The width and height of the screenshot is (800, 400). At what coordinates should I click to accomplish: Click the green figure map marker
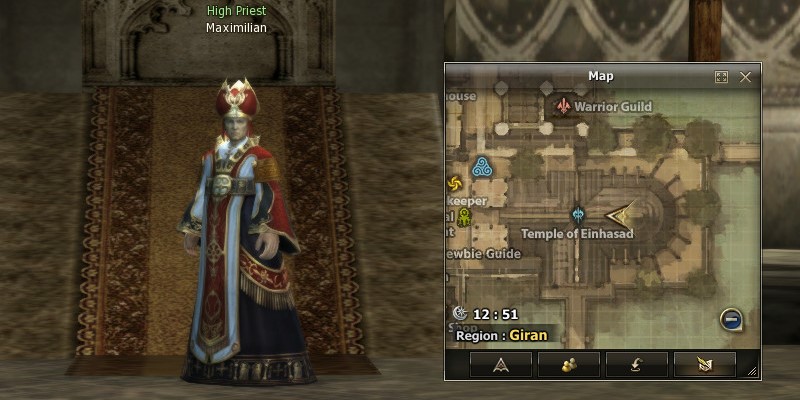(464, 216)
